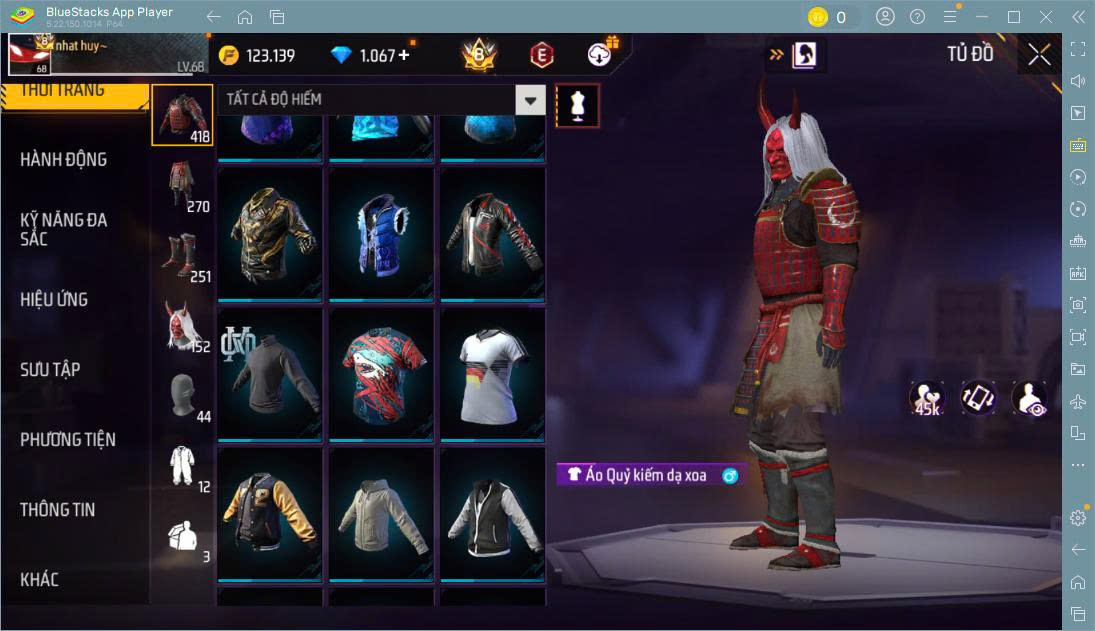Close the wardrobe with the X button
This screenshot has height=631, width=1095.
pos(1039,55)
